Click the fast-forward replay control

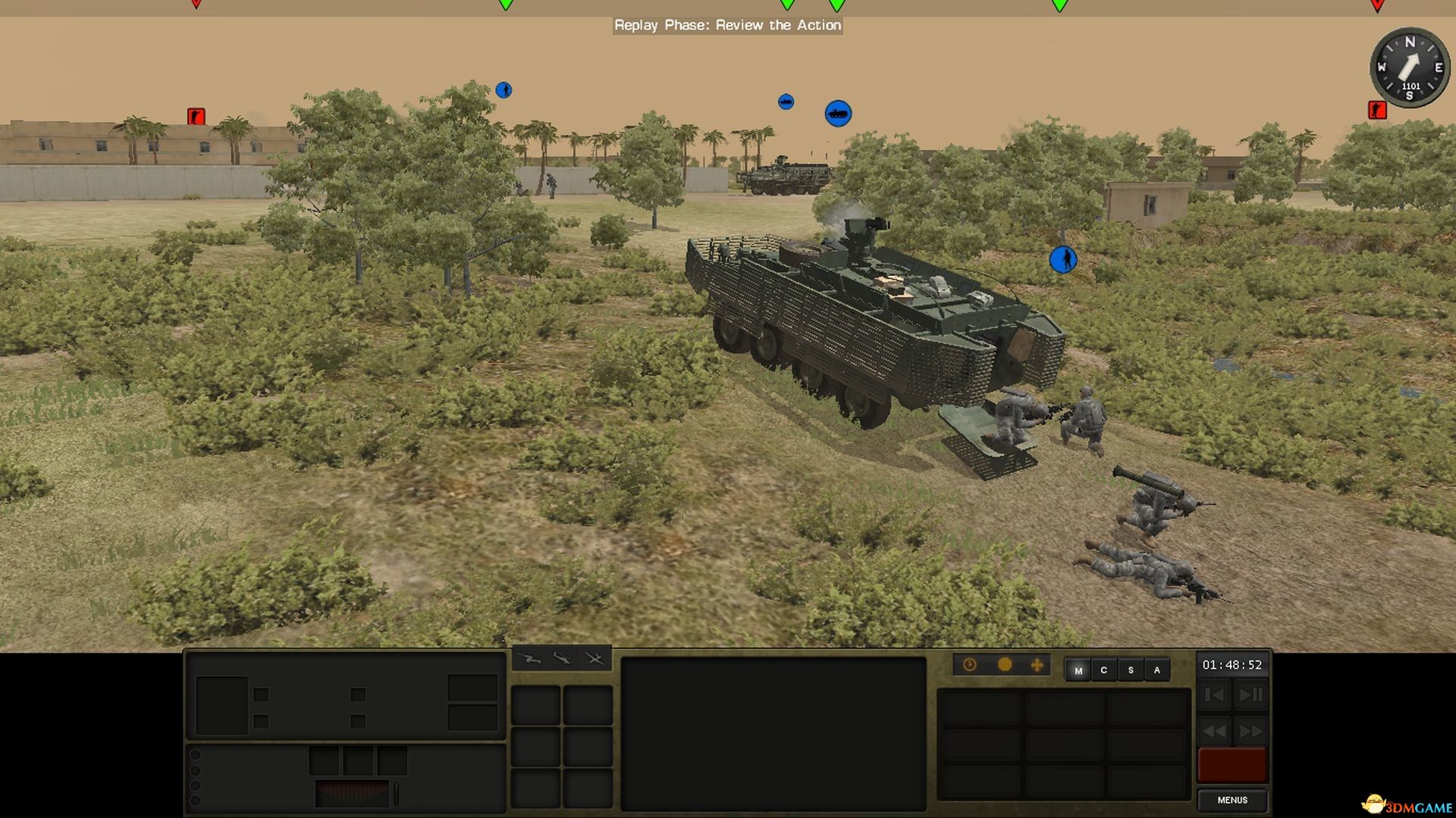point(1250,732)
